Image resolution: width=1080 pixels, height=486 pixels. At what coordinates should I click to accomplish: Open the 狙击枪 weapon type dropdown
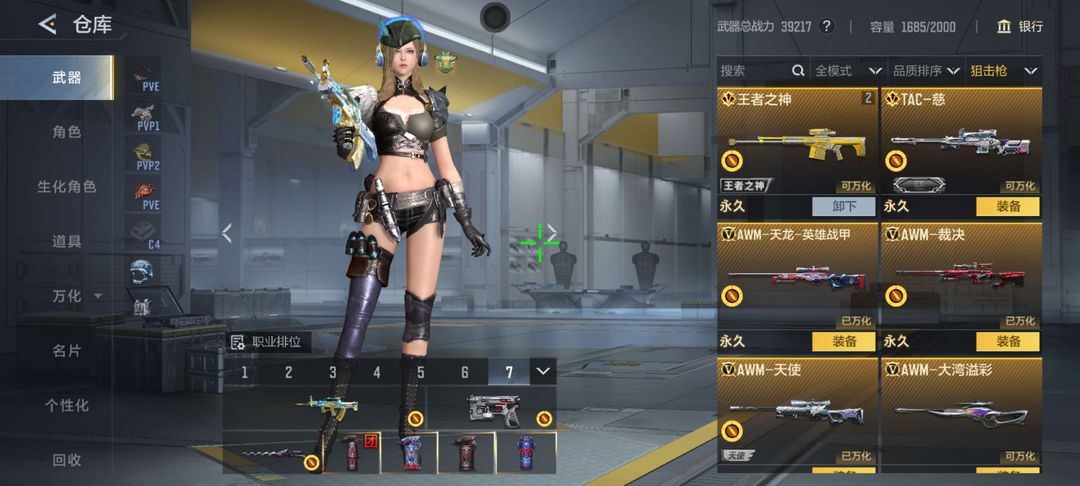1003,71
